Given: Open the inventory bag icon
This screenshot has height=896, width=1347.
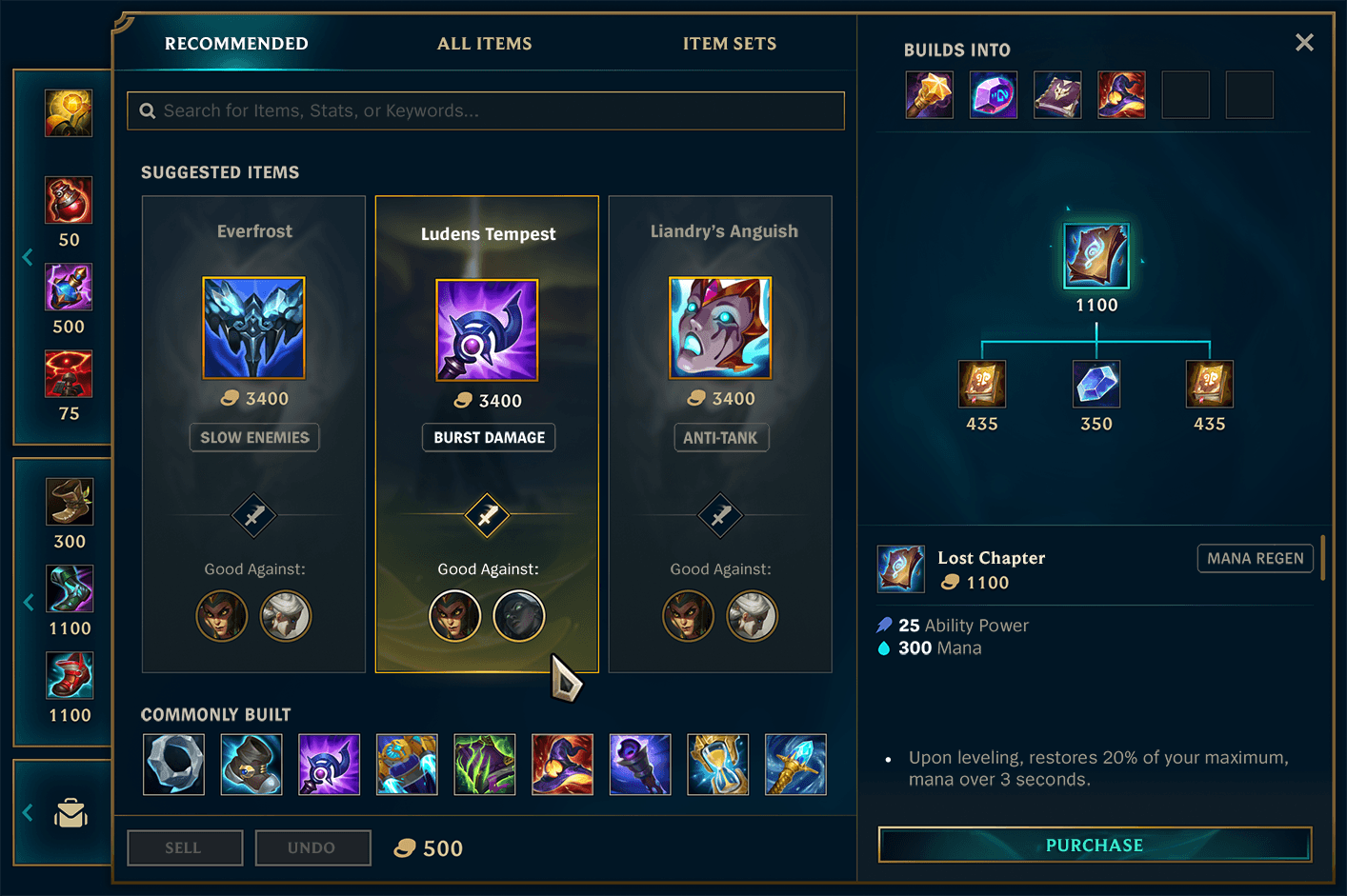Looking at the screenshot, I should (x=71, y=813).
